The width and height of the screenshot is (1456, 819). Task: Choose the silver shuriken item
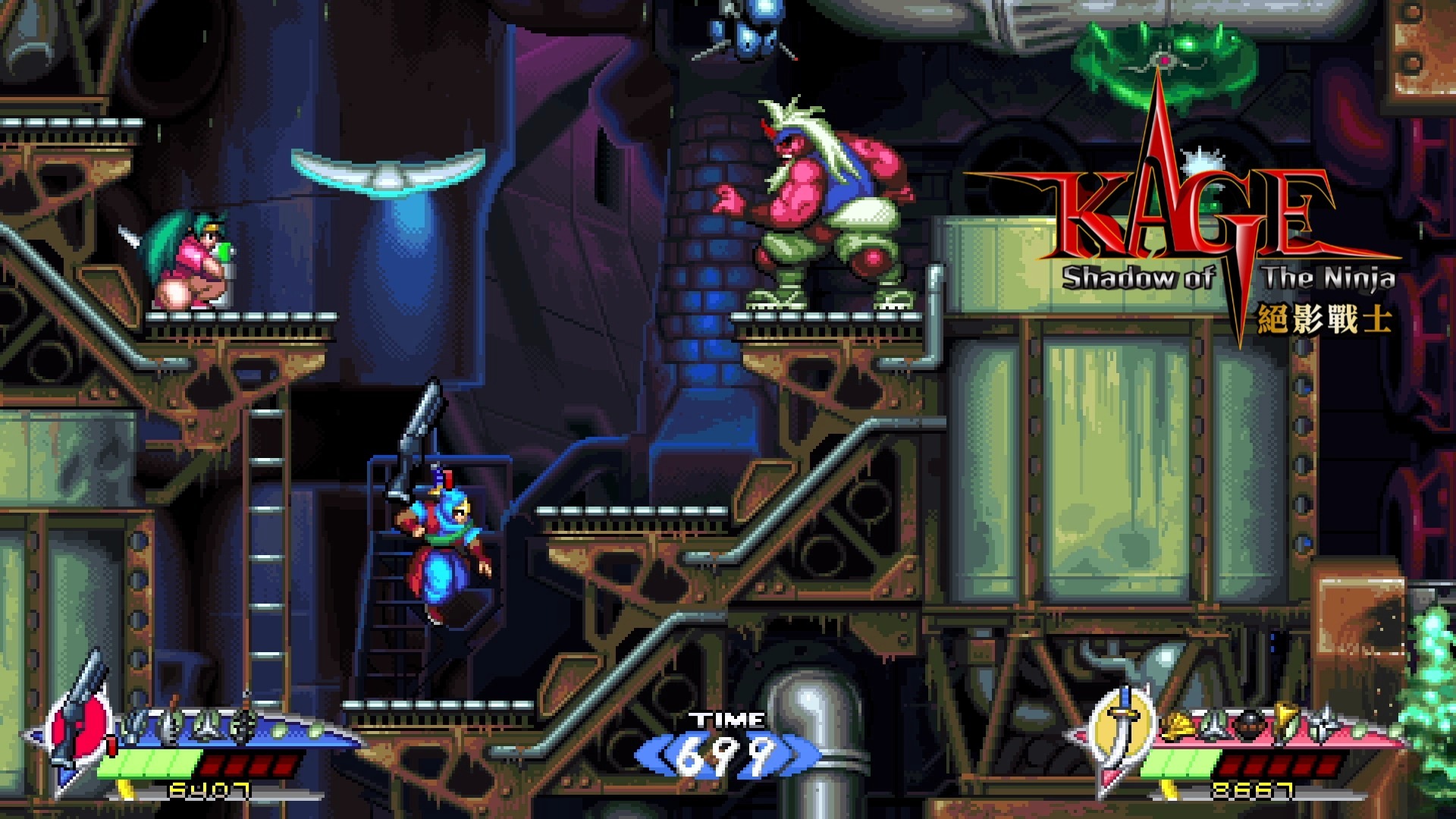click(1324, 724)
